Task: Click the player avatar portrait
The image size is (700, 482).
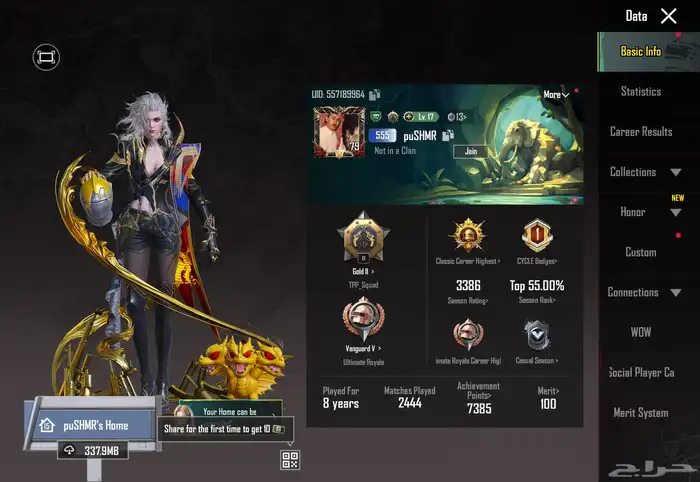Action: coord(338,131)
